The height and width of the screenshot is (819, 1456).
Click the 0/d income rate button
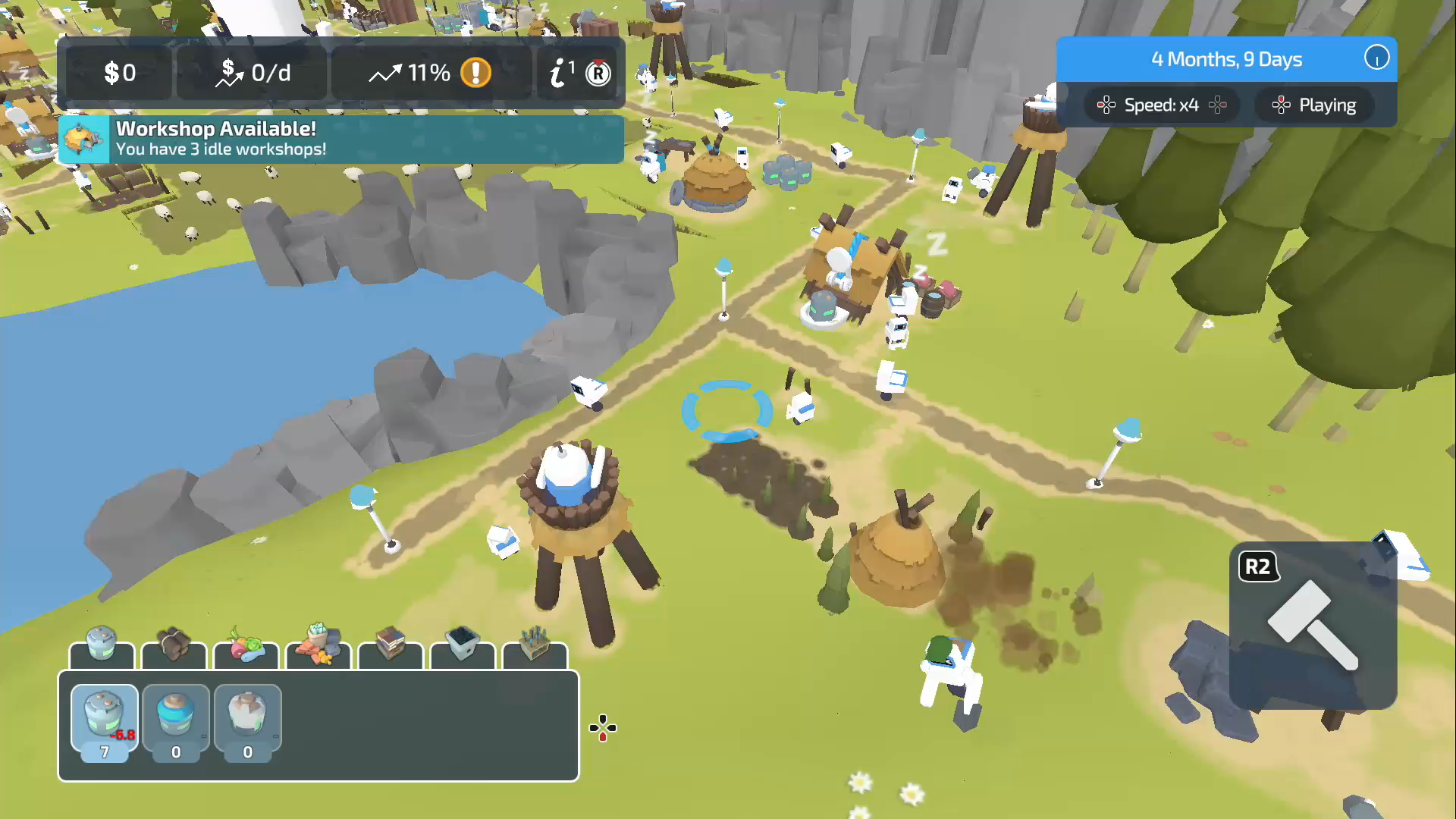tap(252, 73)
